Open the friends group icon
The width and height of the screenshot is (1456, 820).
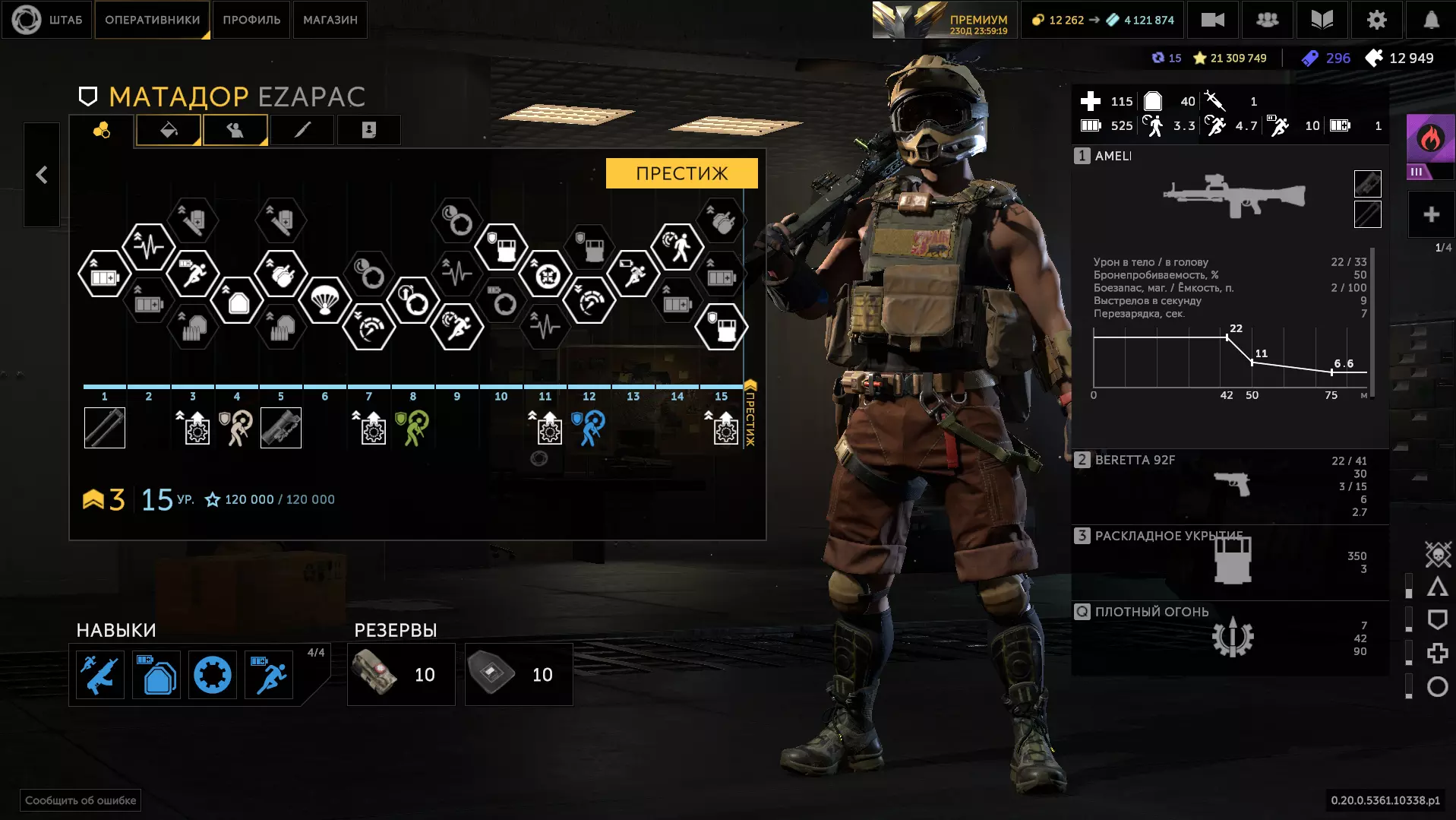pyautogui.click(x=1267, y=20)
